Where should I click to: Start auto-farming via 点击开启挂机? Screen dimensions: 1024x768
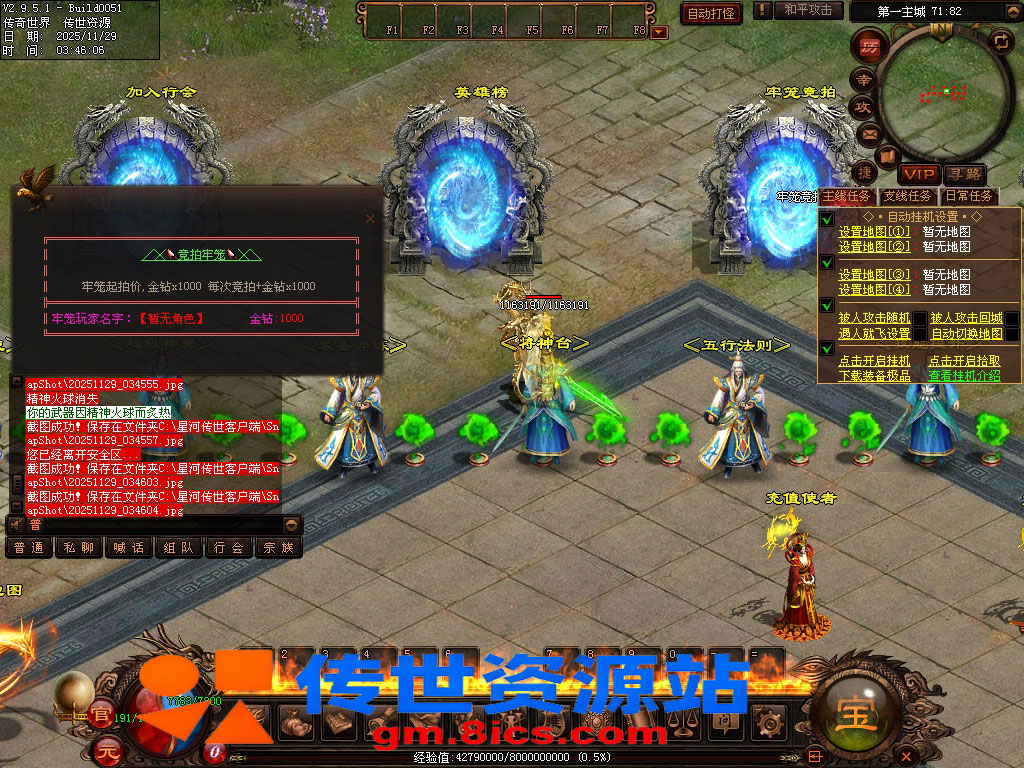pos(874,361)
